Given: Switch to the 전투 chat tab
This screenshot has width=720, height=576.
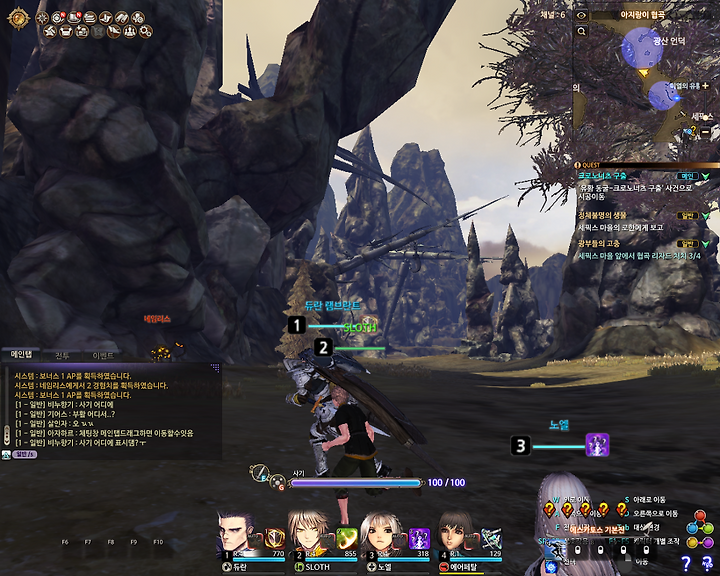Looking at the screenshot, I should pos(62,355).
